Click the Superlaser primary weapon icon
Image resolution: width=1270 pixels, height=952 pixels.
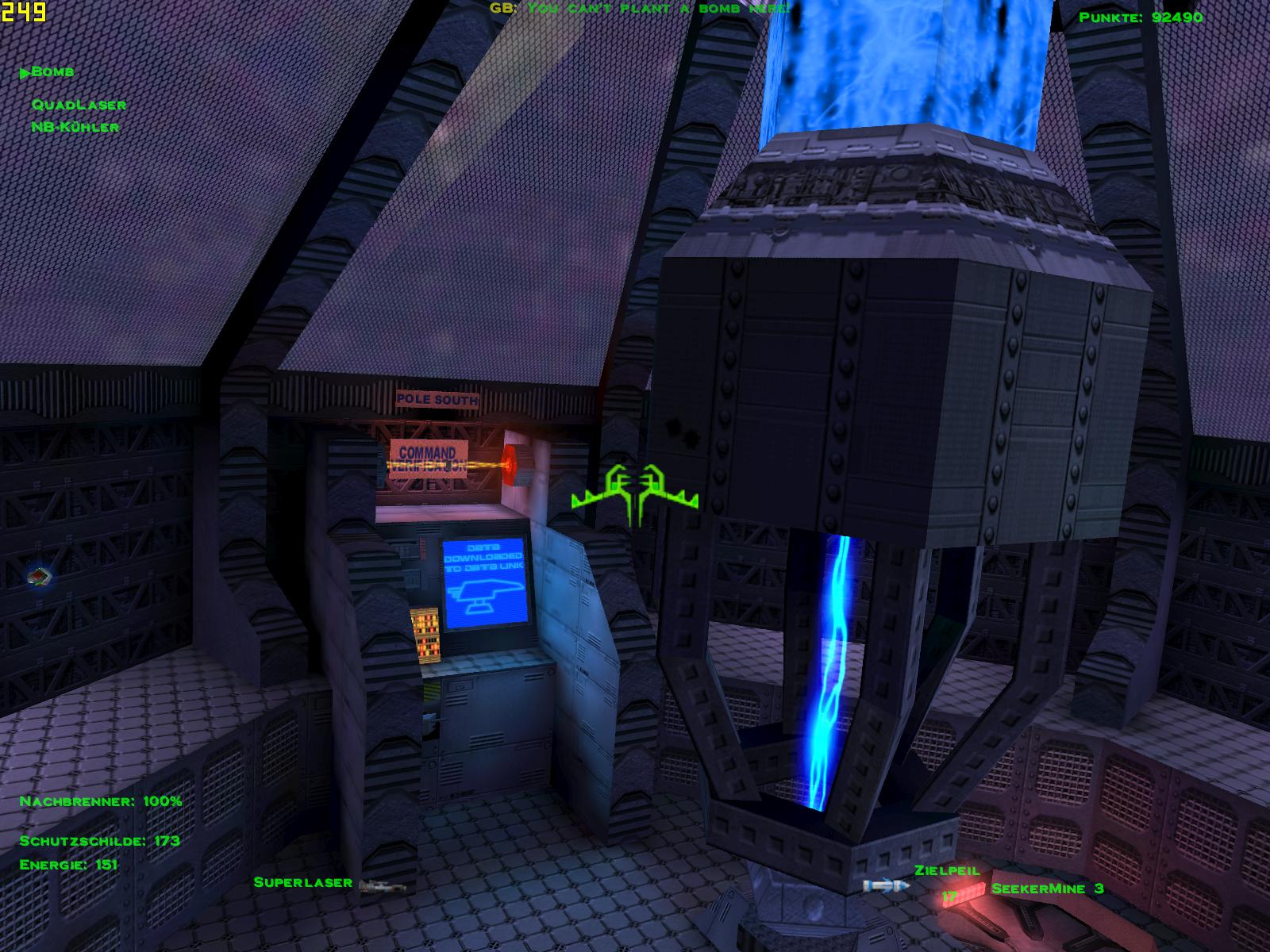(383, 885)
